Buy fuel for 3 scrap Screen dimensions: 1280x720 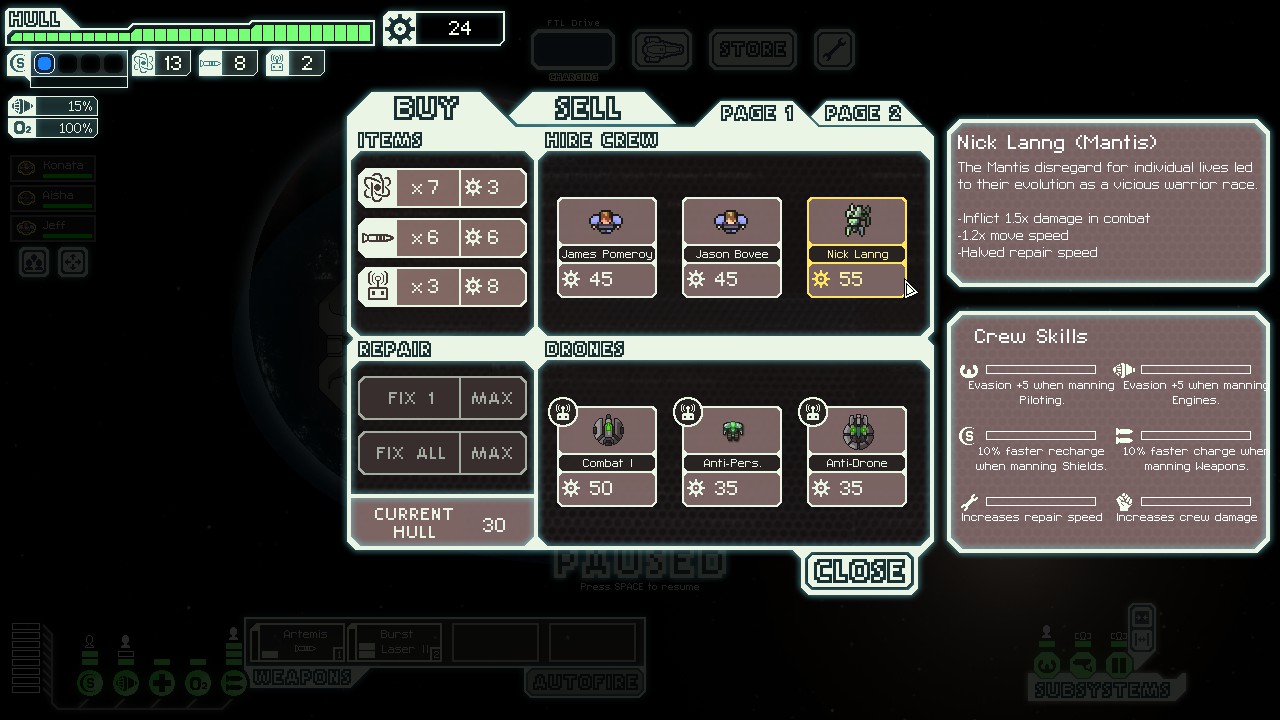(442, 187)
